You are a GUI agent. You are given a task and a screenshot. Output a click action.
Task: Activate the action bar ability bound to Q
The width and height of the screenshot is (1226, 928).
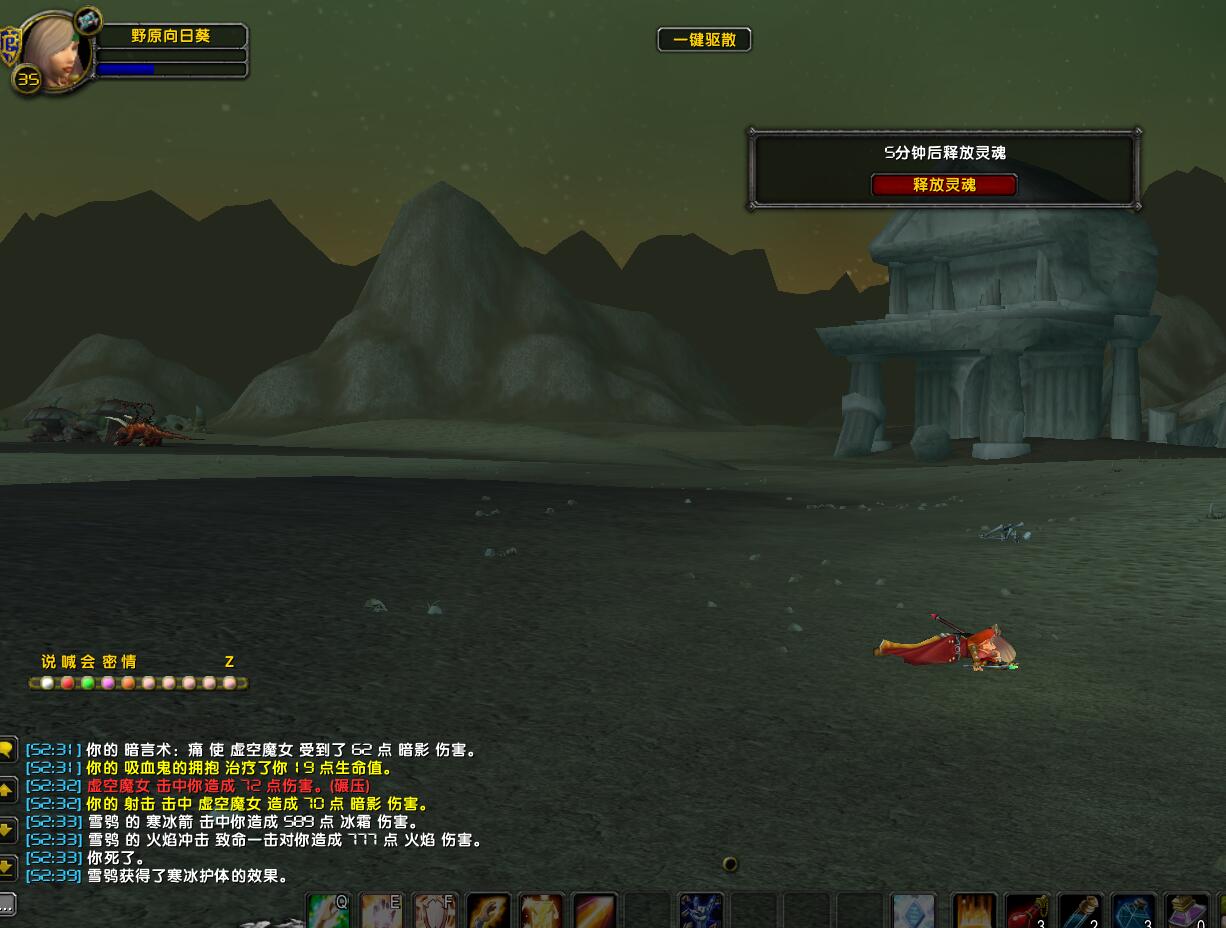pos(328,912)
